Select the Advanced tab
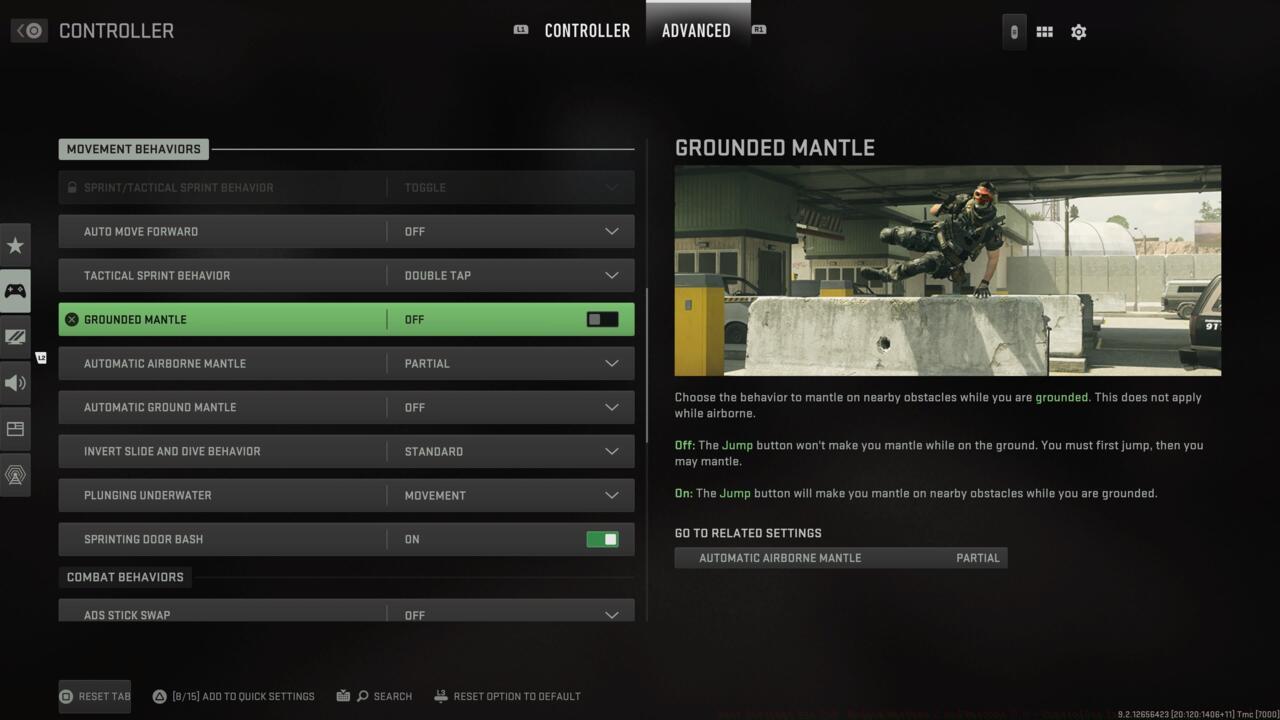 pos(697,30)
